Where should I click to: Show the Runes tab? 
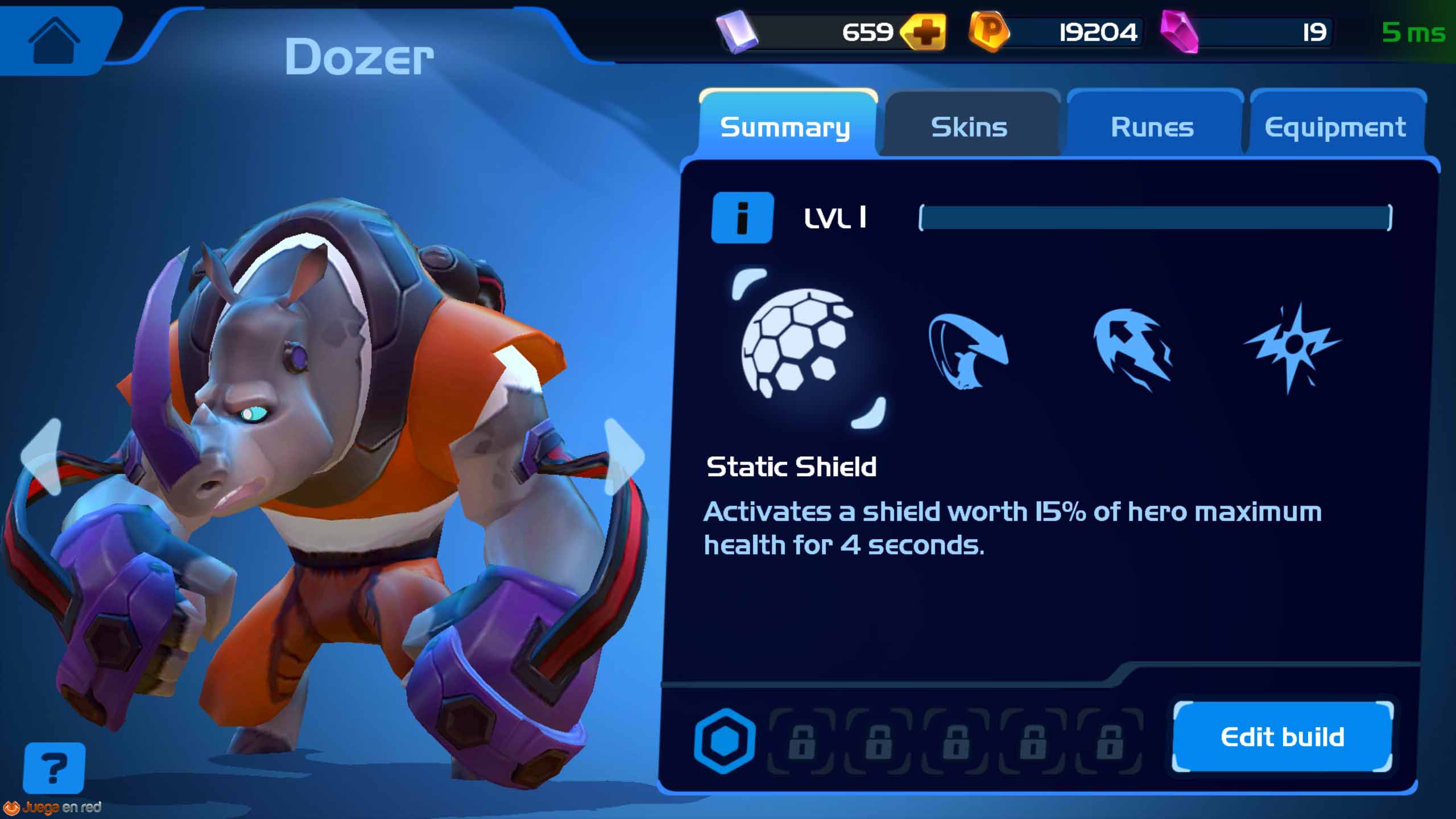[1152, 126]
